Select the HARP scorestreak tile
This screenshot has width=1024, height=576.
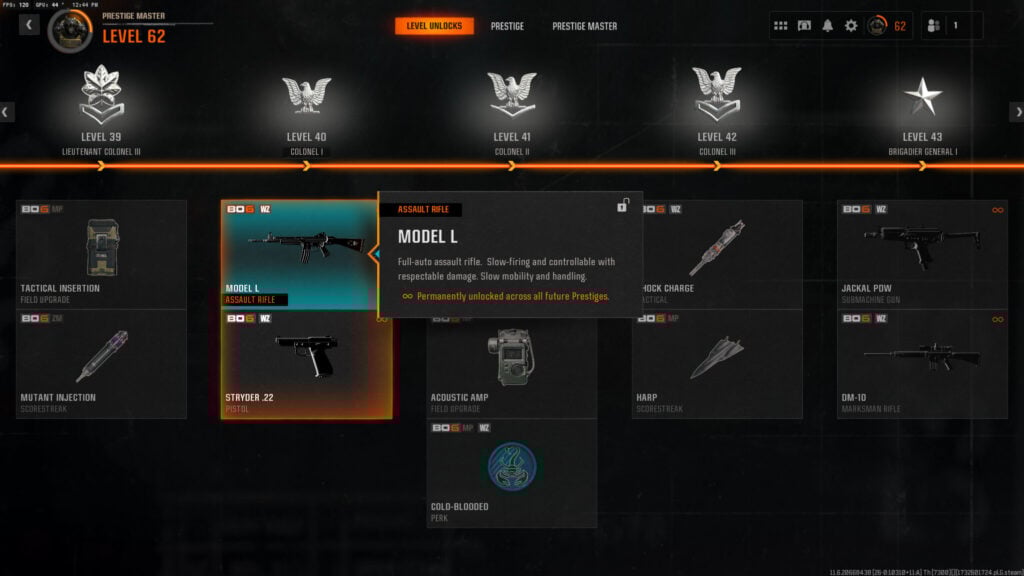point(716,364)
